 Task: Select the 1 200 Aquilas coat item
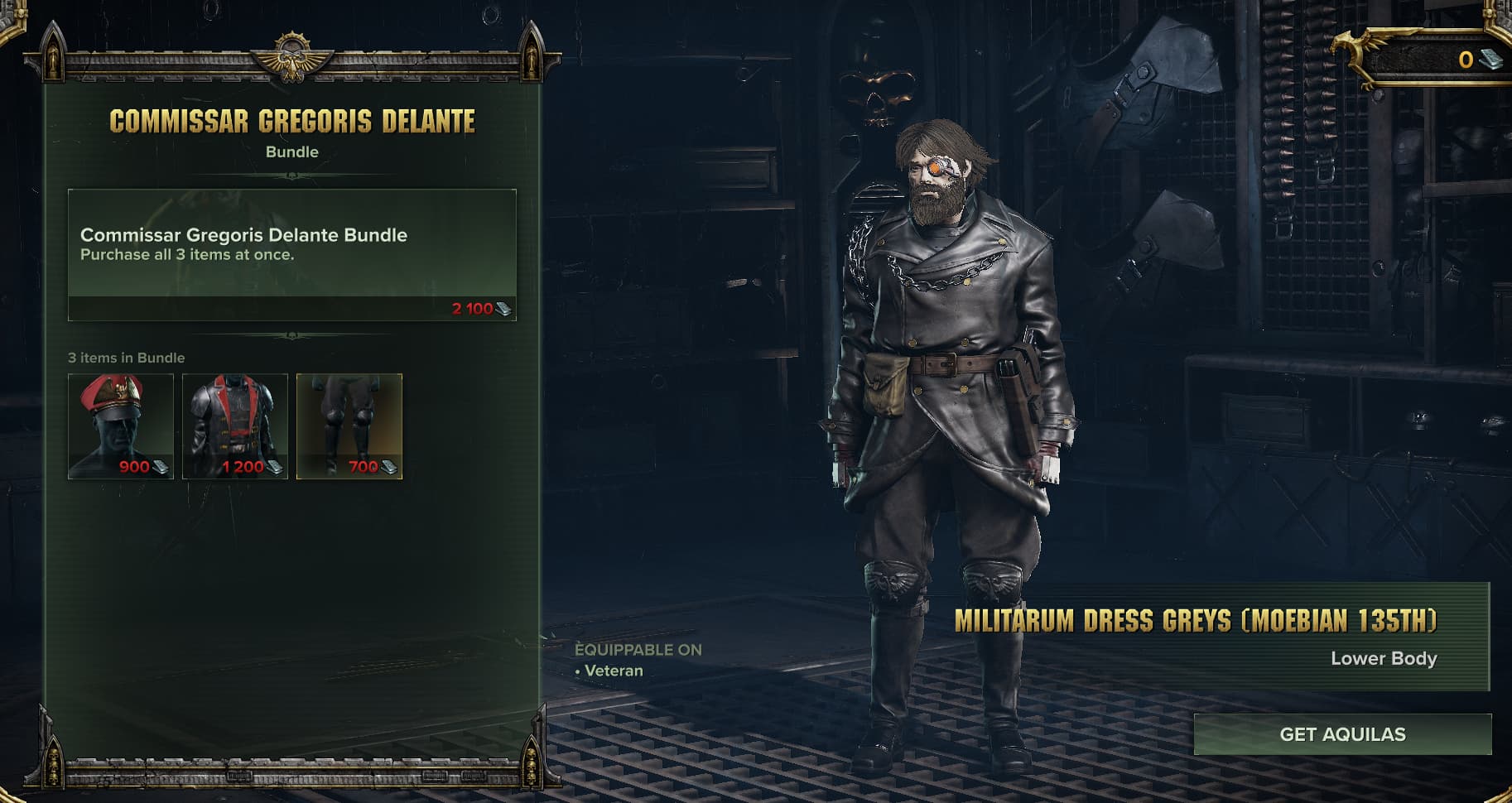235,426
